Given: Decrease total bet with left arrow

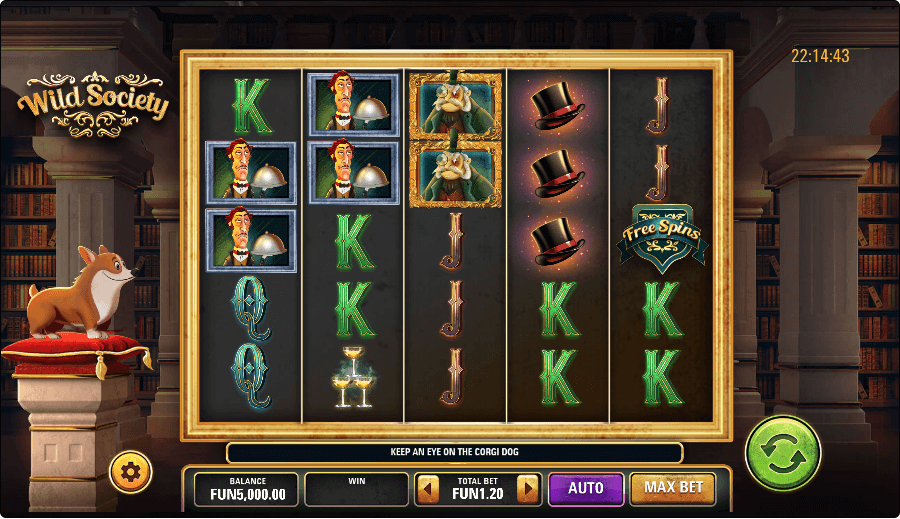Looking at the screenshot, I should 428,489.
